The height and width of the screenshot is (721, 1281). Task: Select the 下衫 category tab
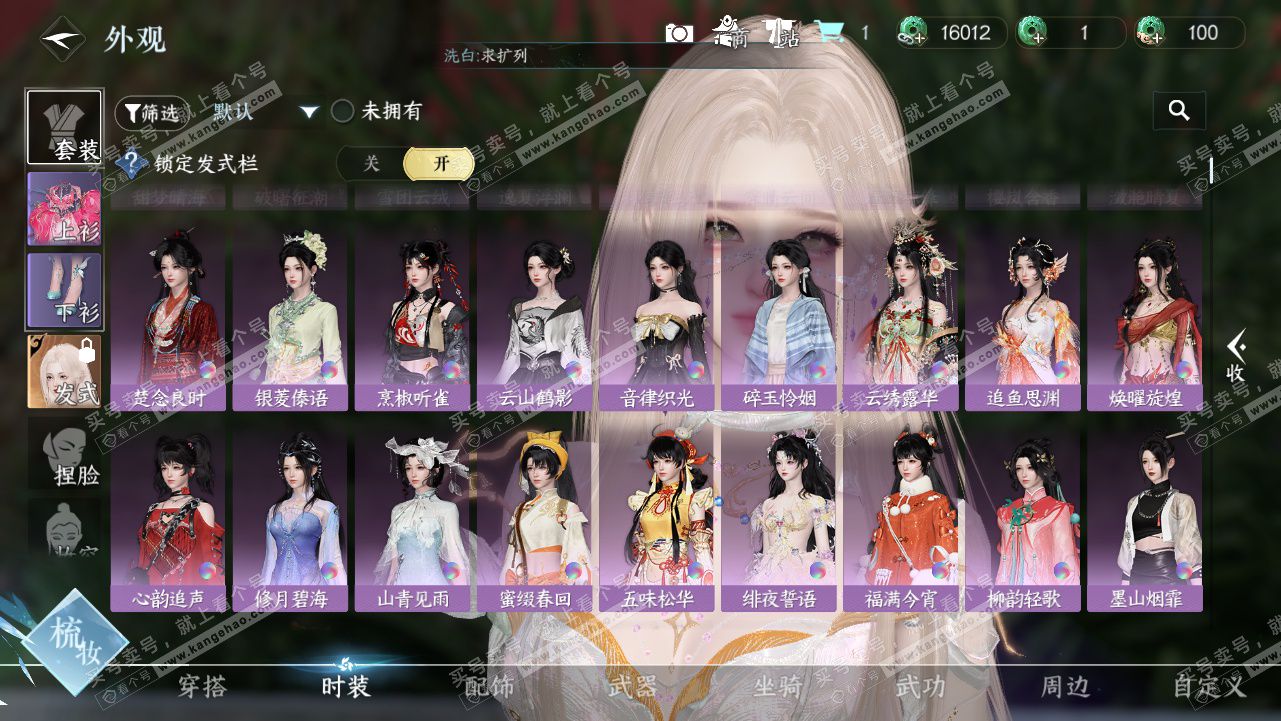point(64,290)
